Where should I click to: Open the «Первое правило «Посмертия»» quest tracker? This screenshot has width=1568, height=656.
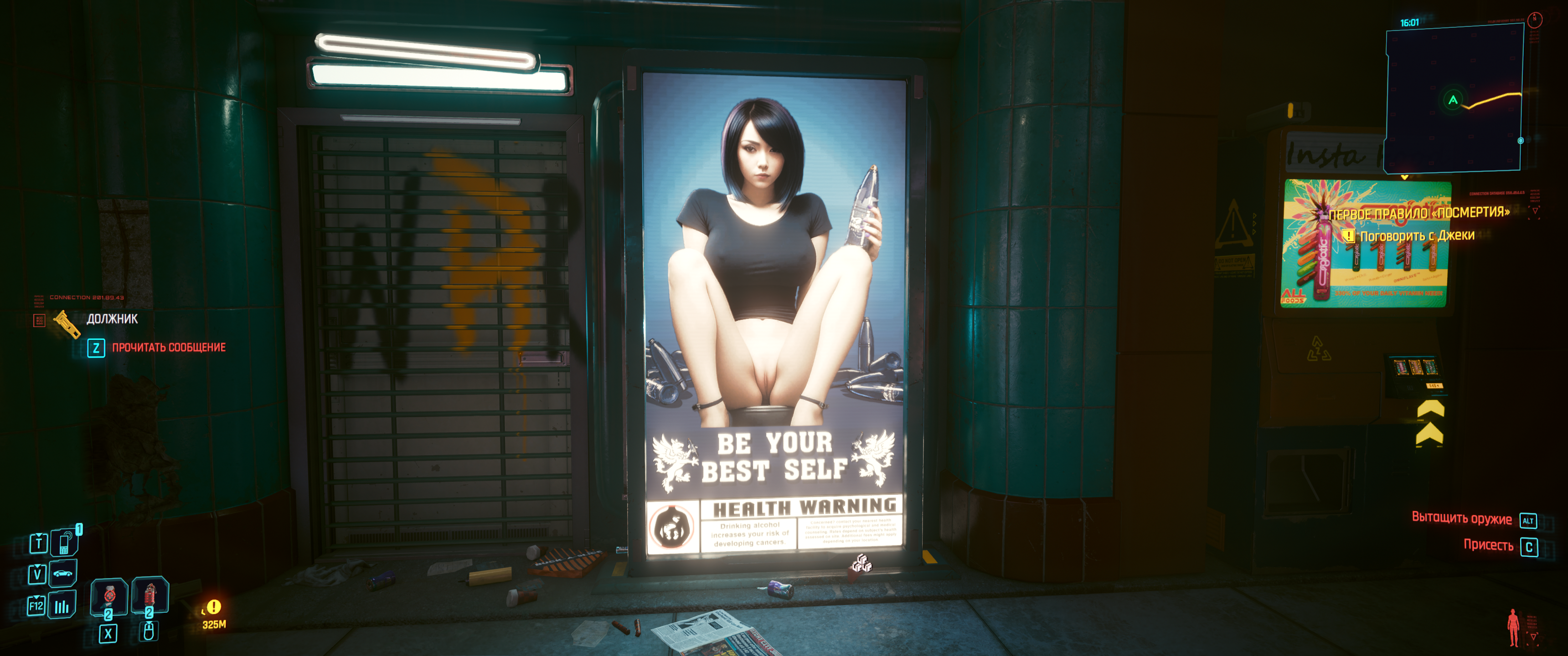coord(1418,213)
